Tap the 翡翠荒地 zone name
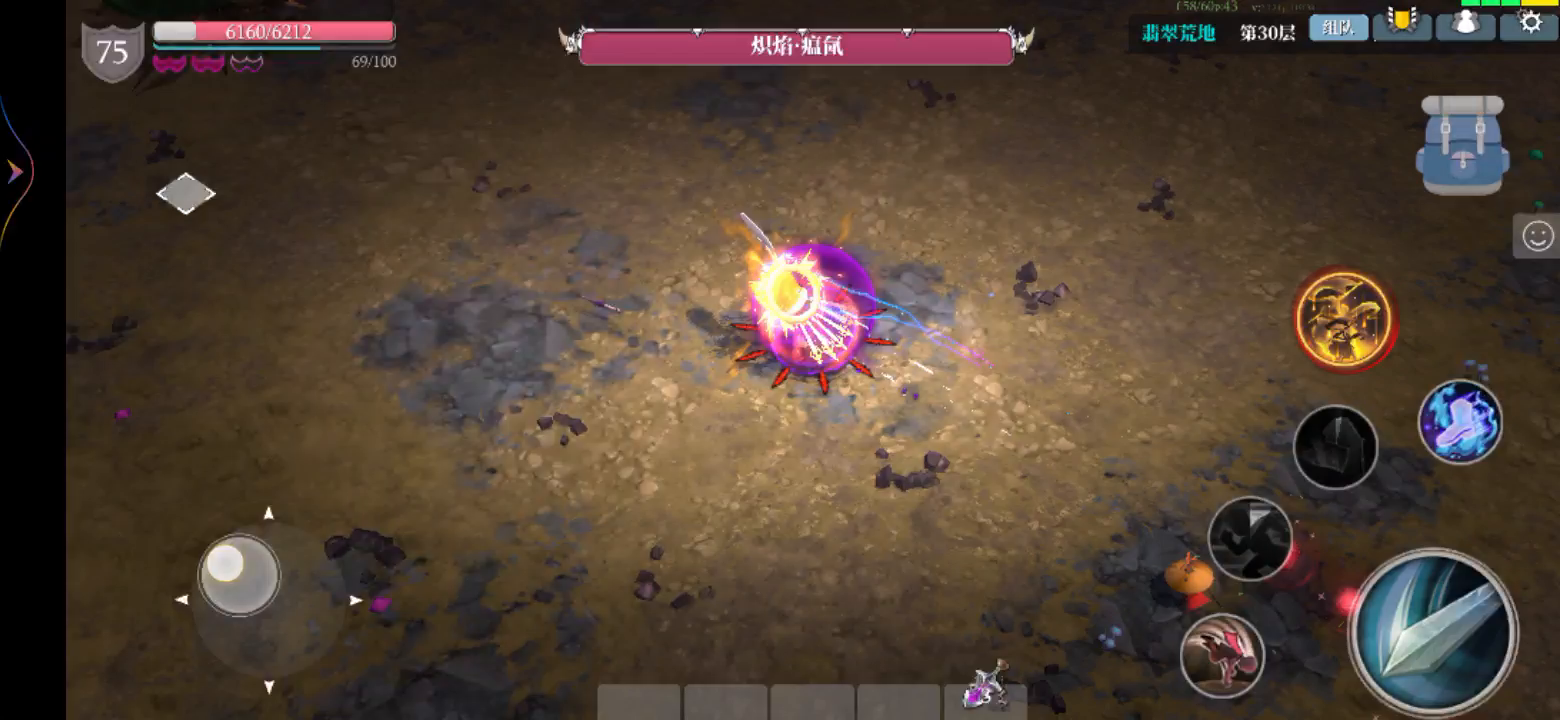Screen dimensions: 1560x720 pyautogui.click(x=1175, y=31)
